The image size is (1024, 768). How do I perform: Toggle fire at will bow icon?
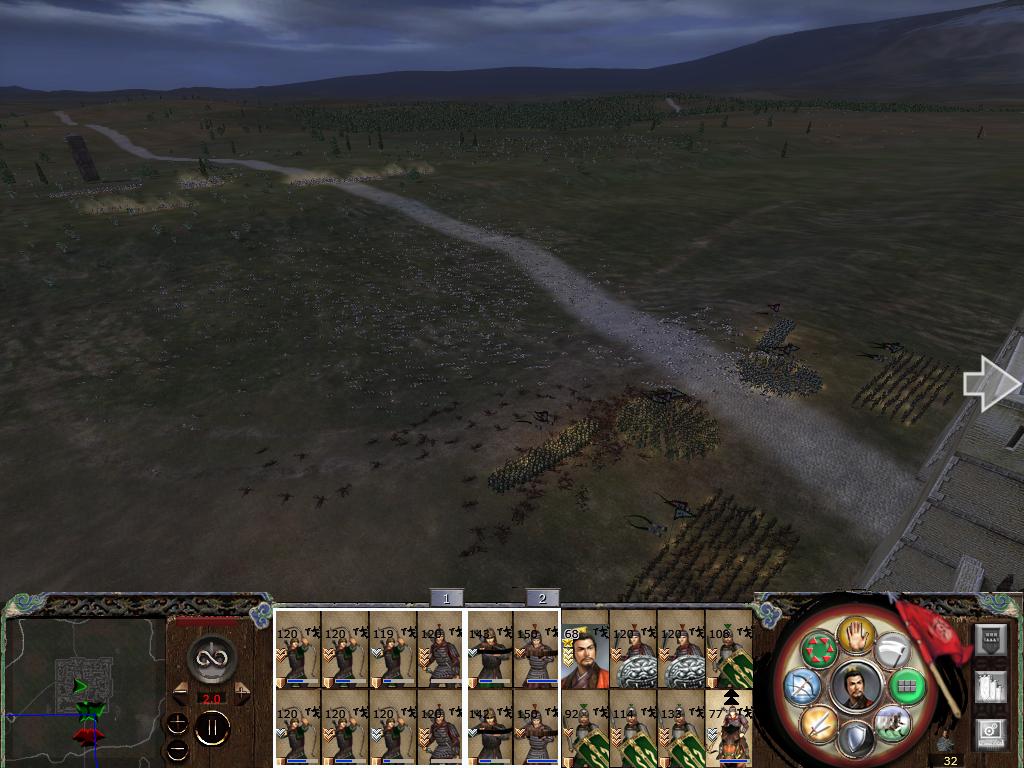802,686
